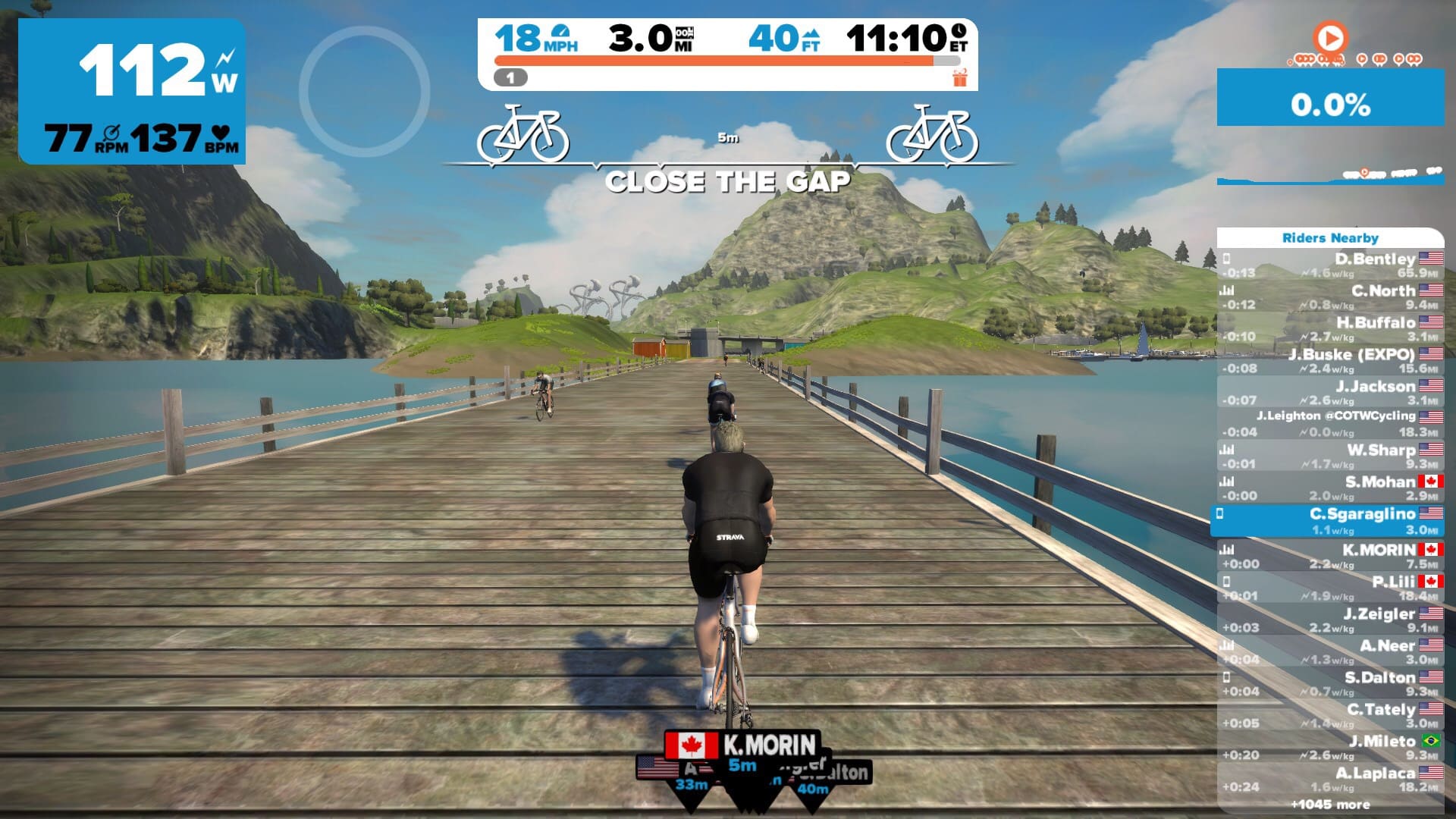1456x819 pixels.
Task: Select J.Leighton @COTWCycling rider row
Action: point(1330,424)
